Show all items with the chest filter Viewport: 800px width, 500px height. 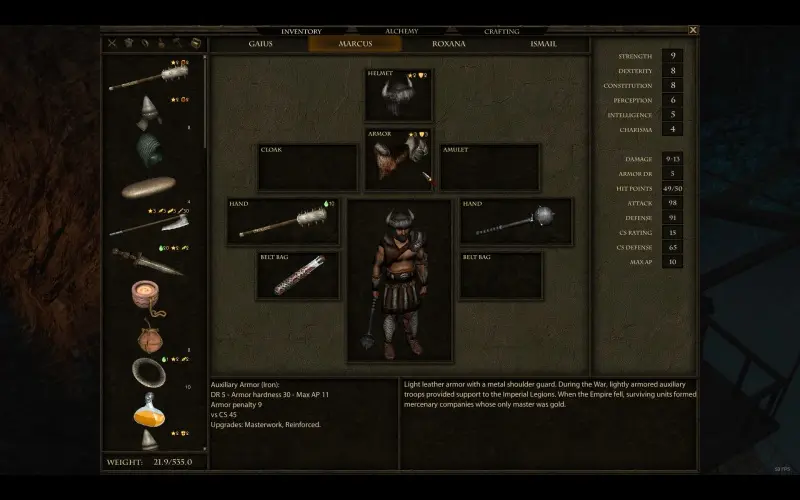pyautogui.click(x=195, y=44)
